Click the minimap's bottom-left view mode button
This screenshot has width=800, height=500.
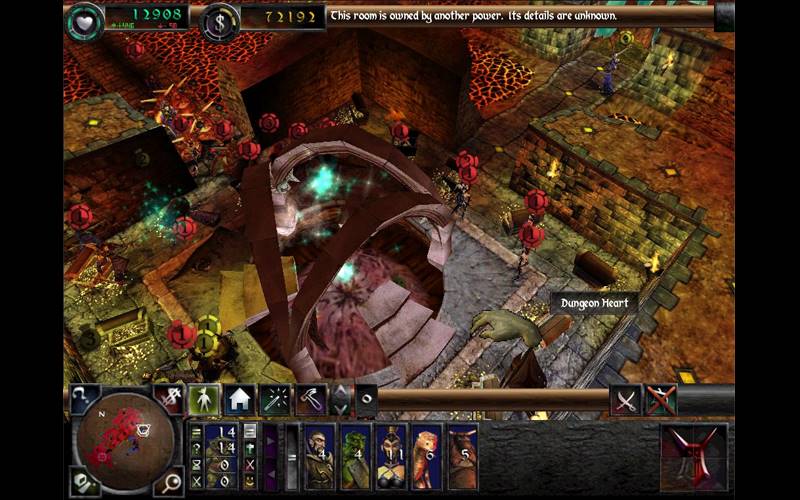(x=82, y=482)
